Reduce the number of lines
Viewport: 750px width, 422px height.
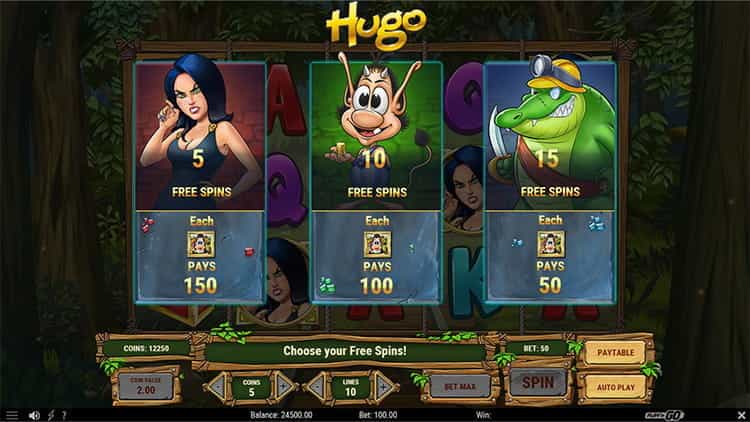(x=316, y=385)
